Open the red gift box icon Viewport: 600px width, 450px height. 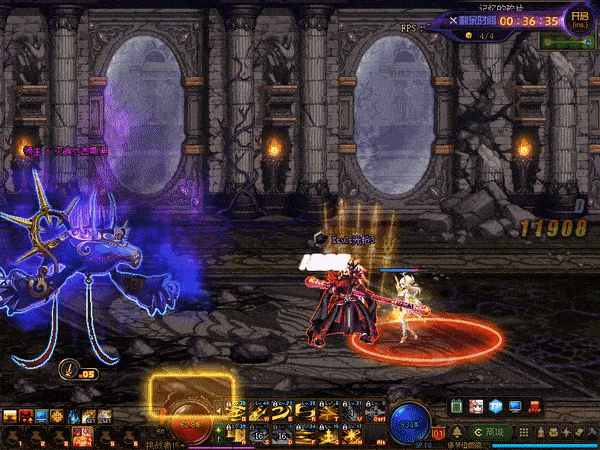click(535, 407)
